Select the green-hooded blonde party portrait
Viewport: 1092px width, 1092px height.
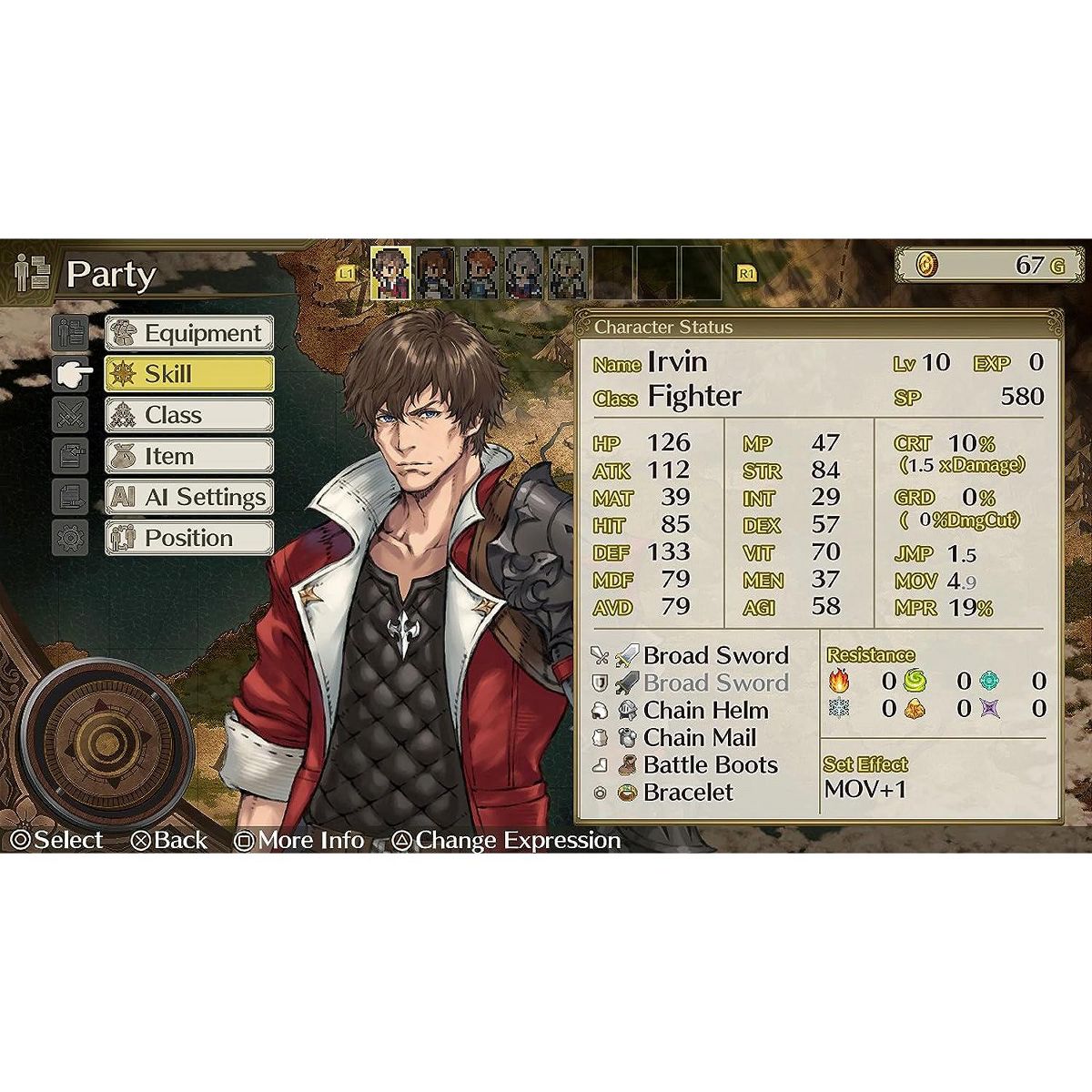(567, 272)
